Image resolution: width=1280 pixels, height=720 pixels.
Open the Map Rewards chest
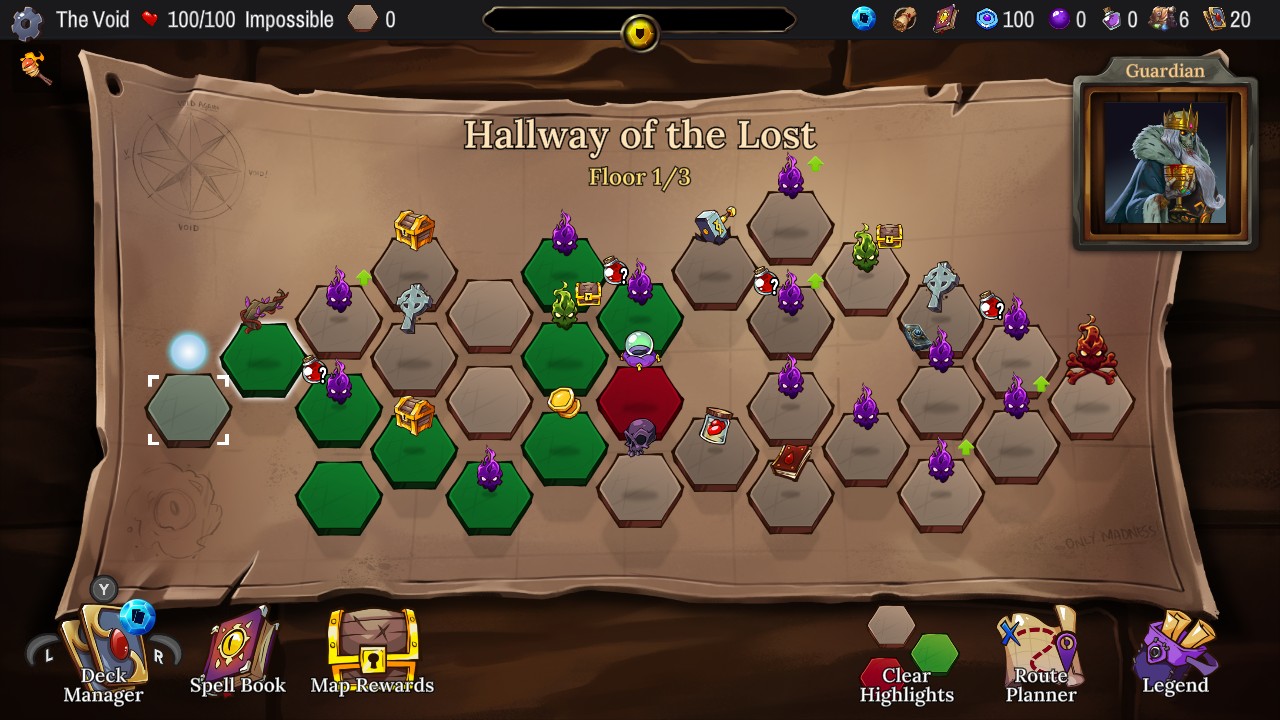click(372, 650)
